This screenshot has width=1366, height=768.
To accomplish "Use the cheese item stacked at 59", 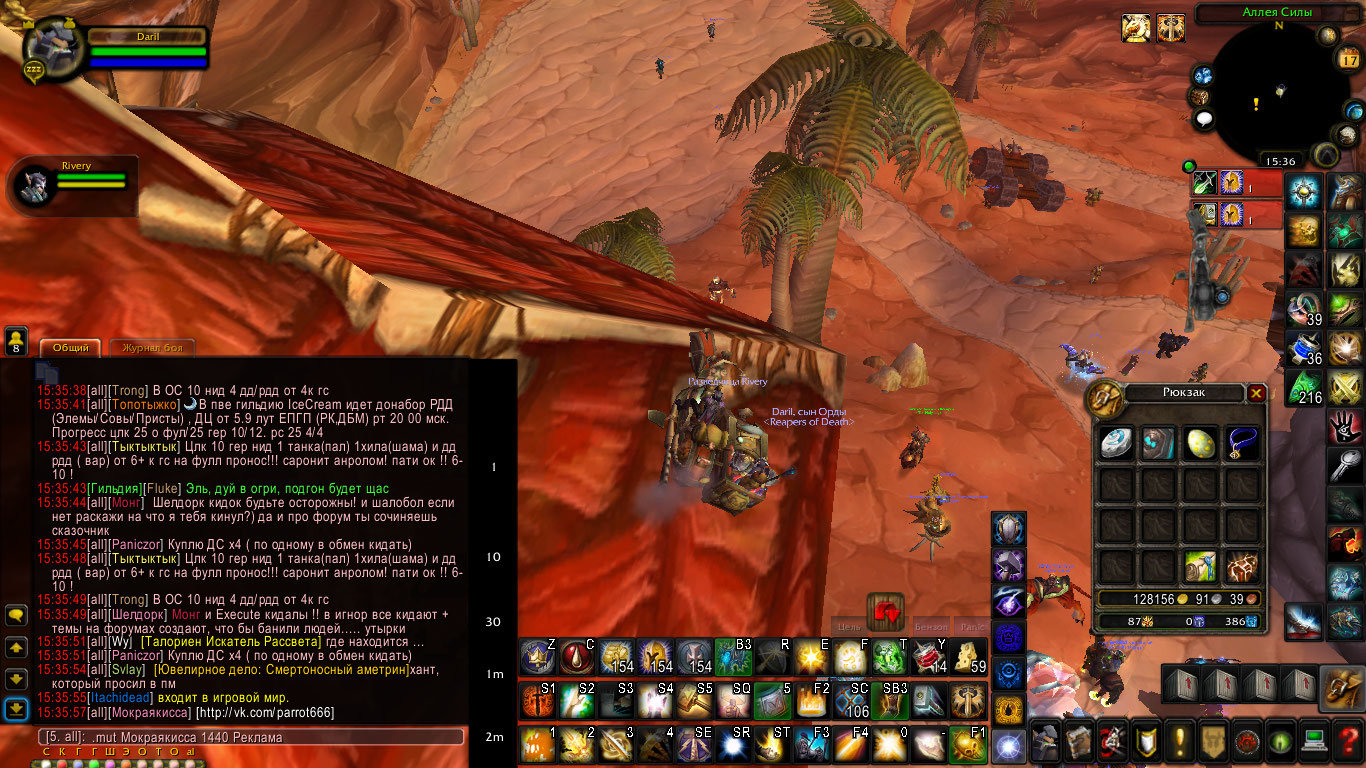I will tap(968, 656).
